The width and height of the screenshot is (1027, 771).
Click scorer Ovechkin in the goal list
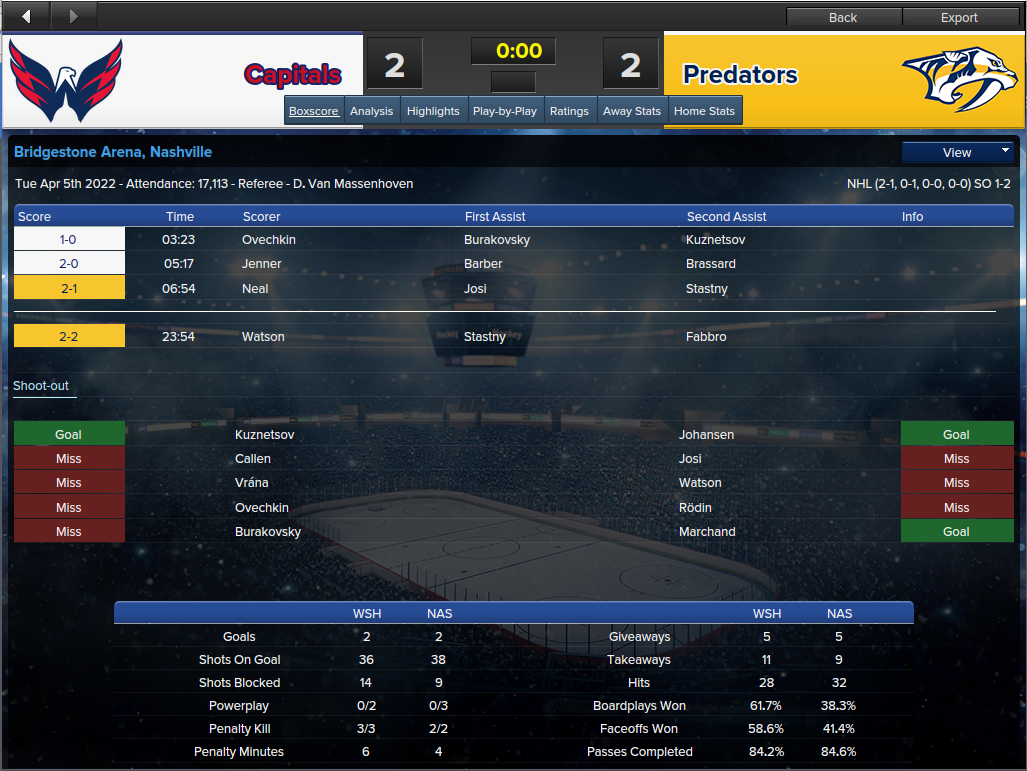tap(269, 240)
